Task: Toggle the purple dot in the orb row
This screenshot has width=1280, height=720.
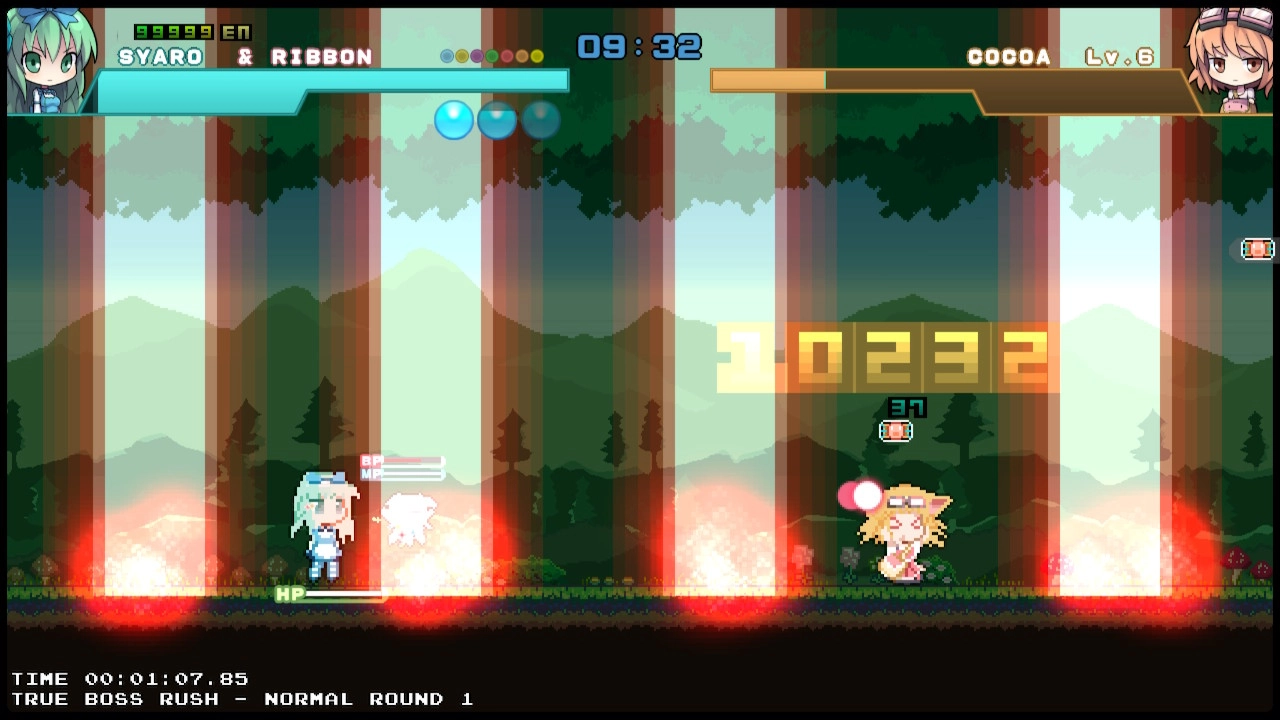Action: point(476,55)
